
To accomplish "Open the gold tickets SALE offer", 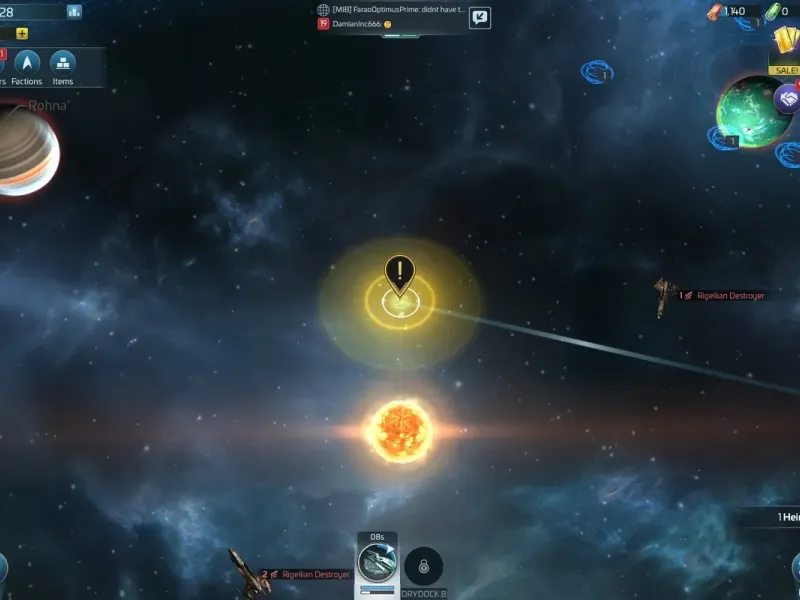I will point(785,48).
